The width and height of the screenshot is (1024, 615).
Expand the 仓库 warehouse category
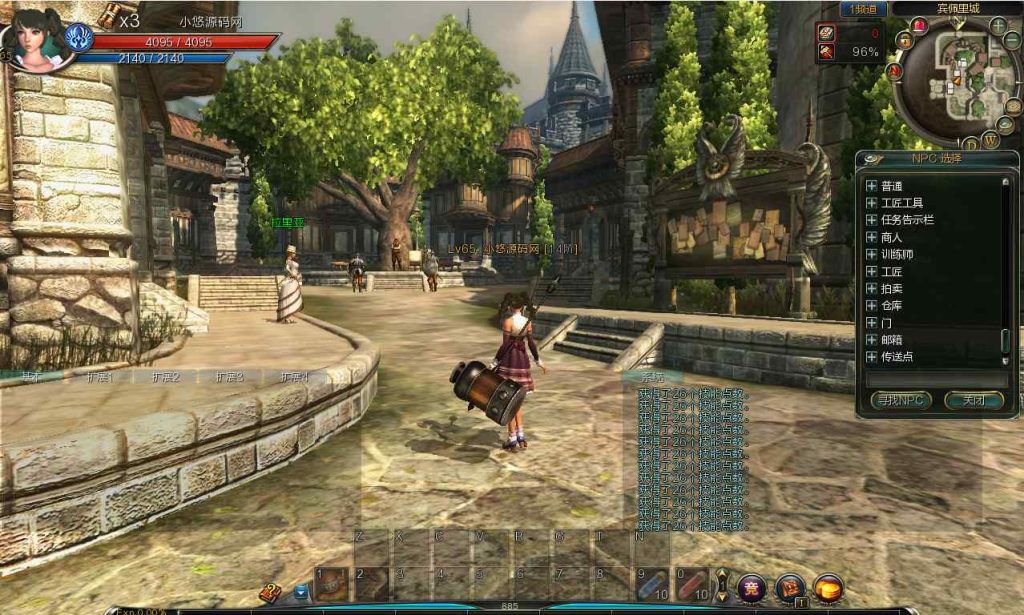871,305
